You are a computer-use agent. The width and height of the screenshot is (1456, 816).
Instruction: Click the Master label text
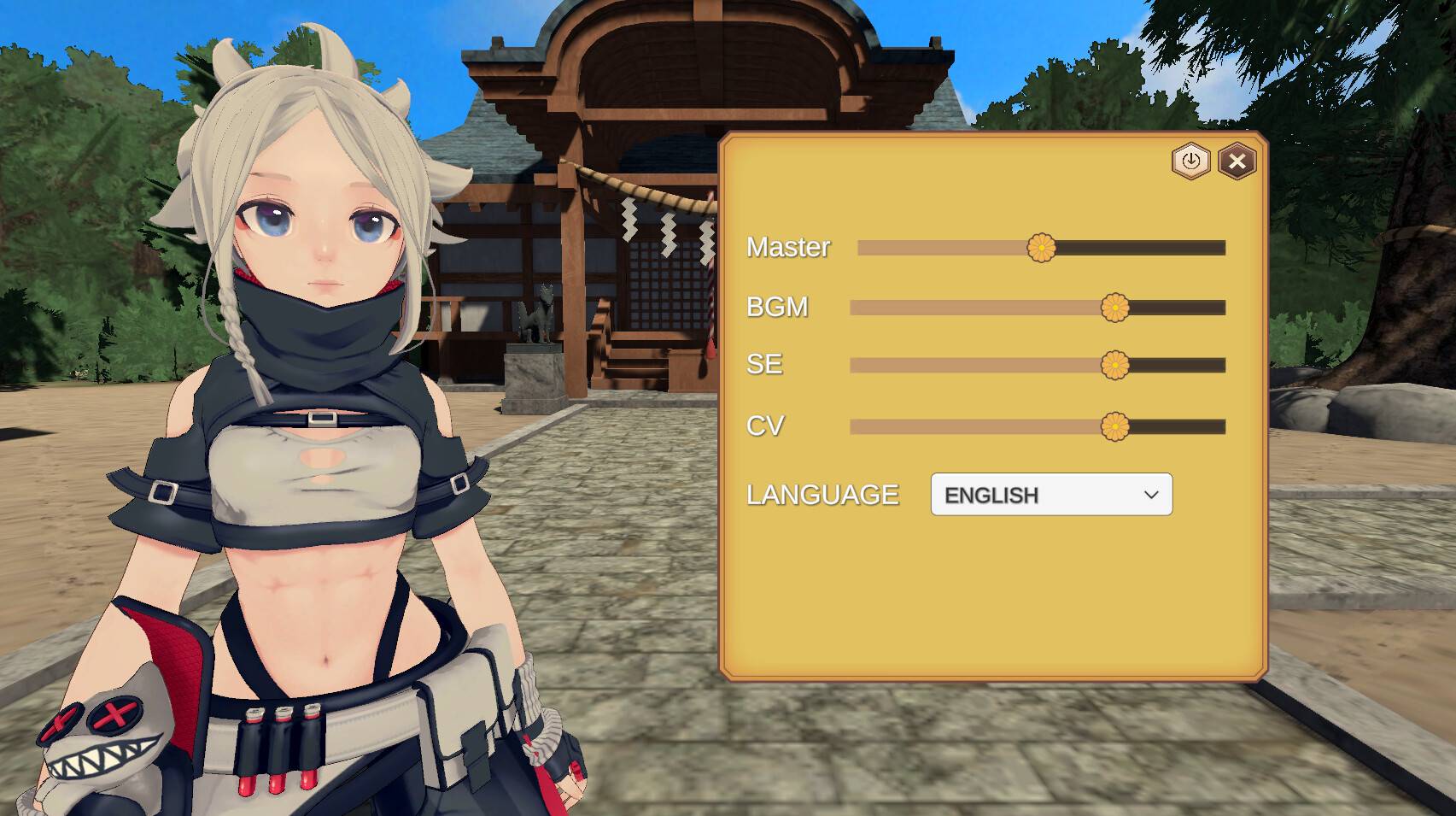click(x=788, y=248)
